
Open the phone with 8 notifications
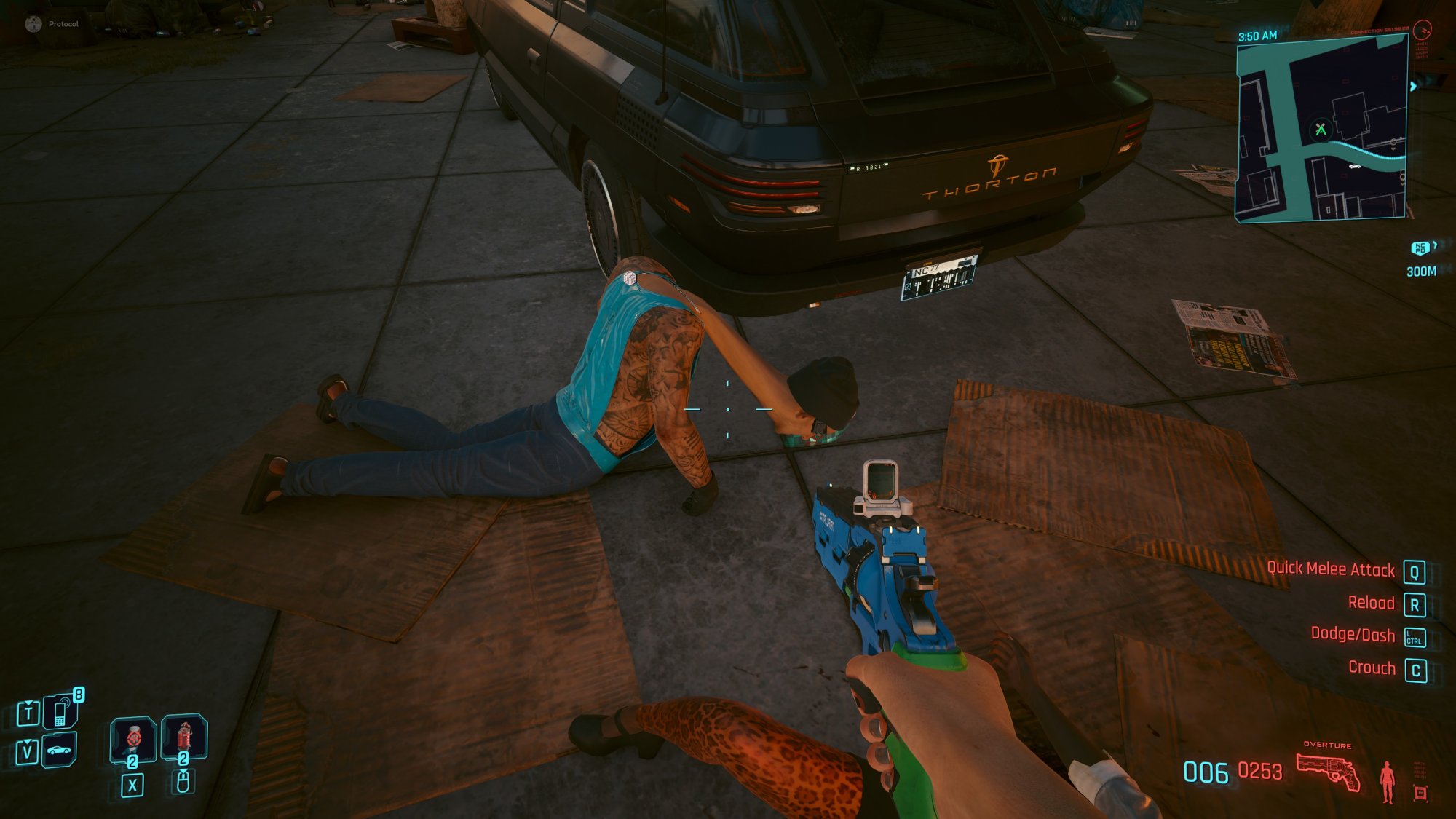tap(61, 711)
